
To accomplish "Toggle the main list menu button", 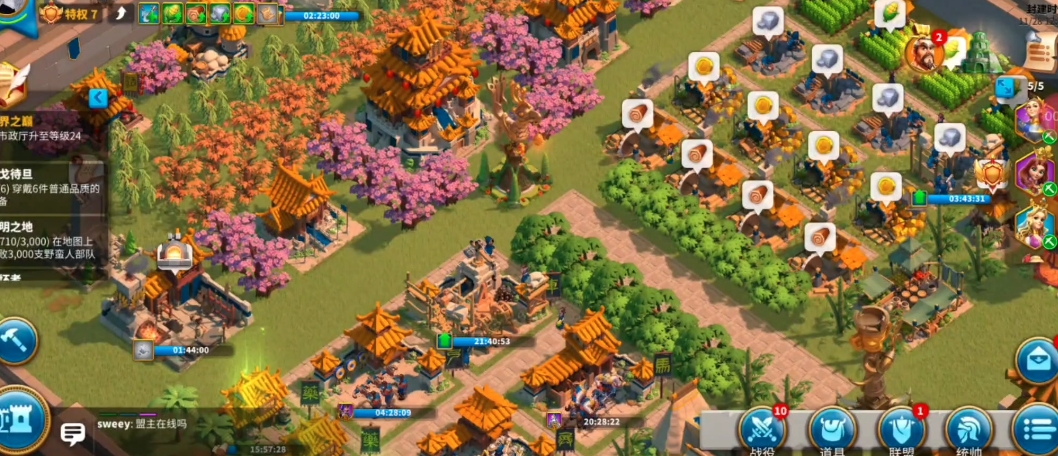I will click(x=1035, y=430).
